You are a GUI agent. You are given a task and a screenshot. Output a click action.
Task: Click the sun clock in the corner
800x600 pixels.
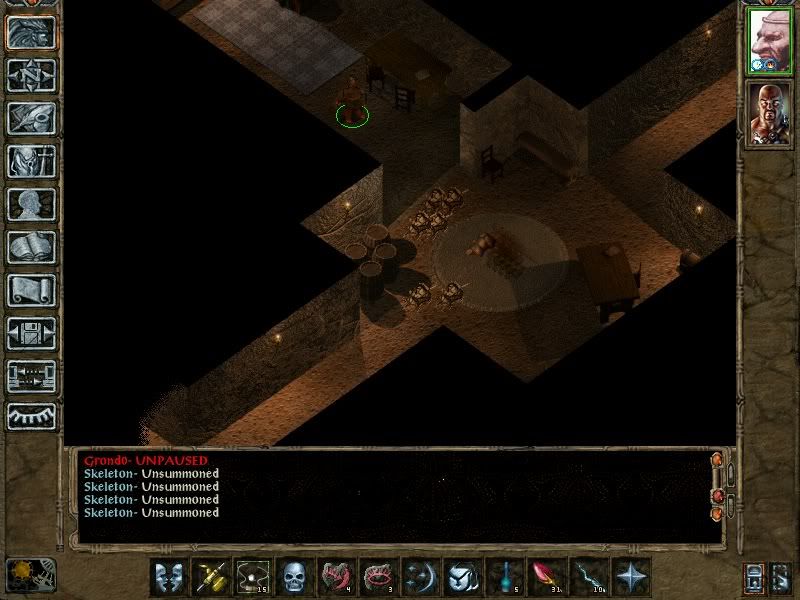[31, 574]
